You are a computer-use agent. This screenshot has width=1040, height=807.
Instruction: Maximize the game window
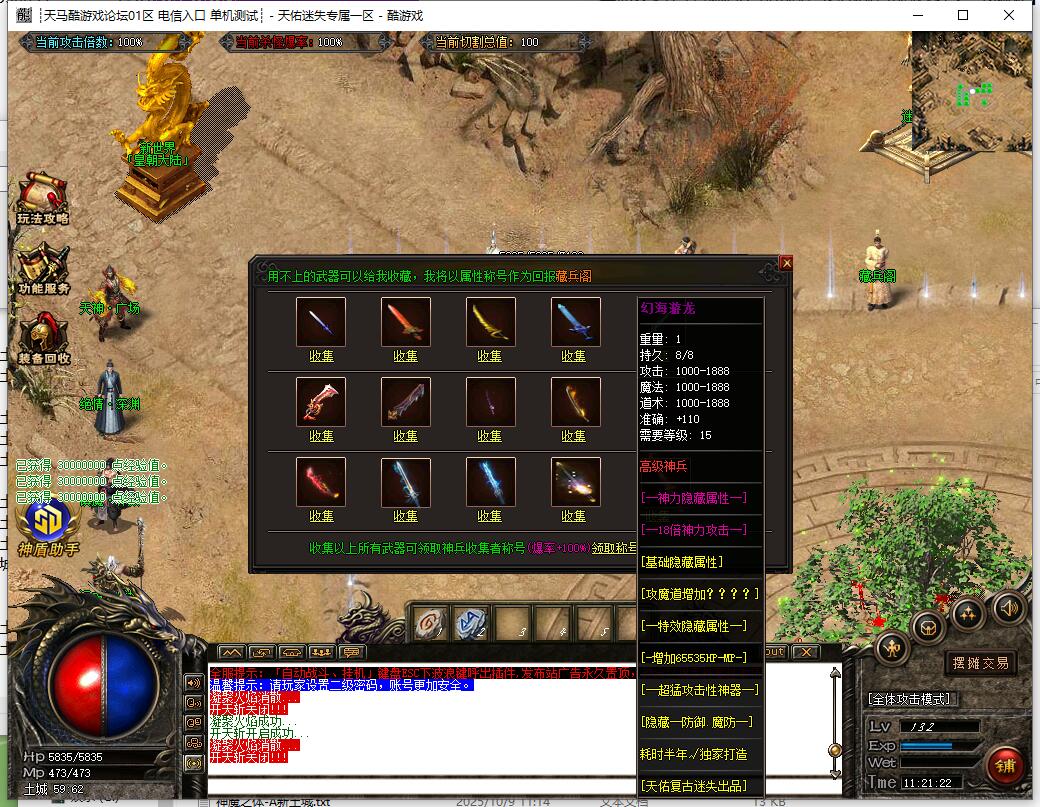(x=963, y=15)
